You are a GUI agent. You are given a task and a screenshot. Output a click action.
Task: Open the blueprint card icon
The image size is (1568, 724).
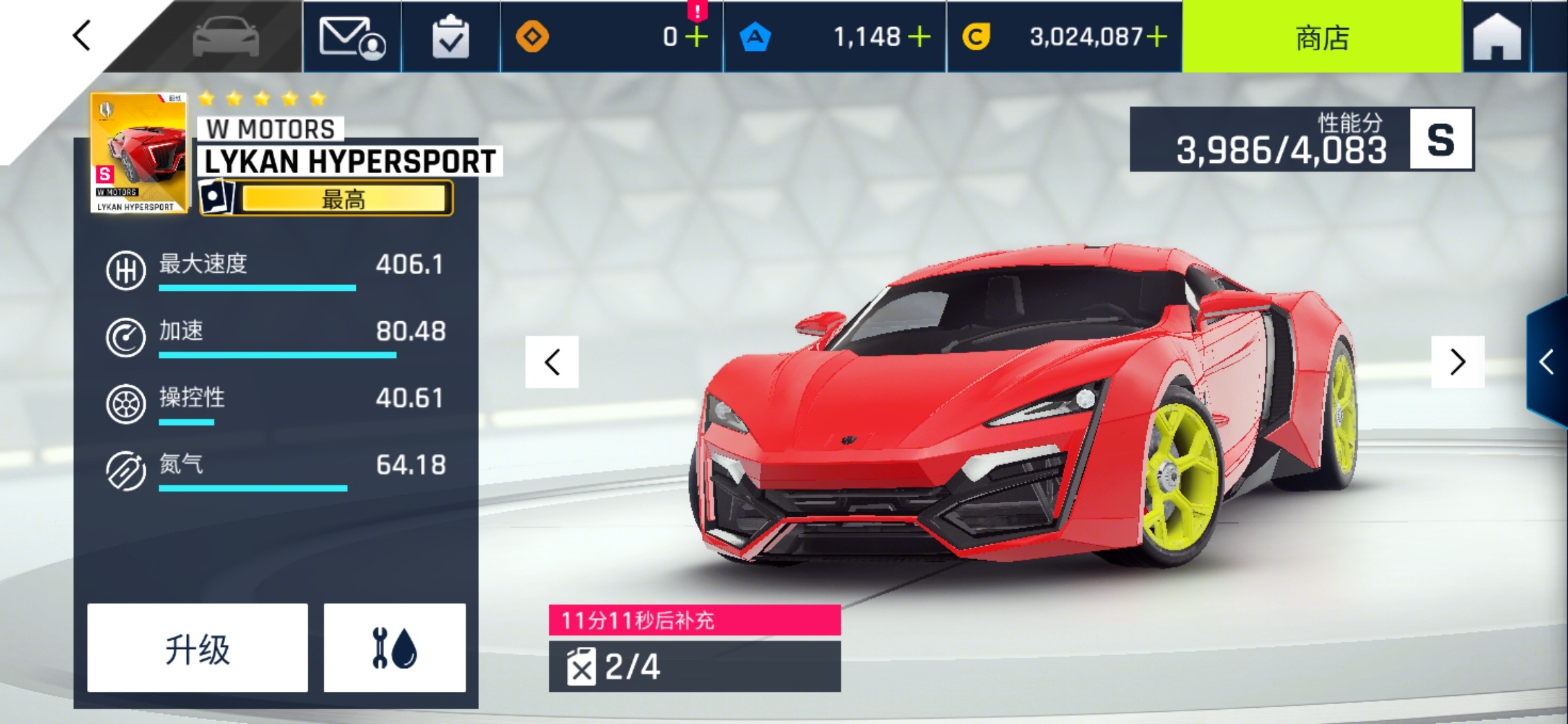click(216, 198)
